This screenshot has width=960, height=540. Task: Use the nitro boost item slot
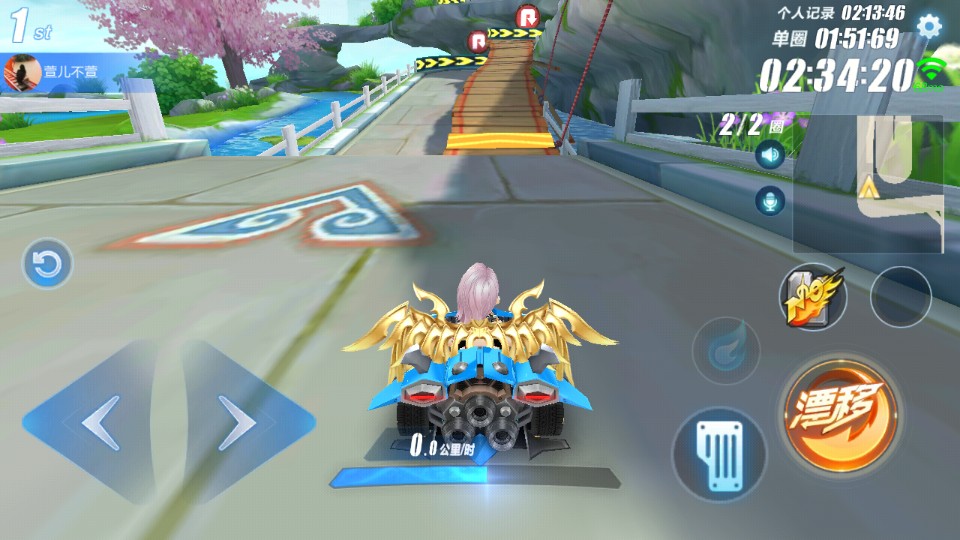tap(812, 297)
